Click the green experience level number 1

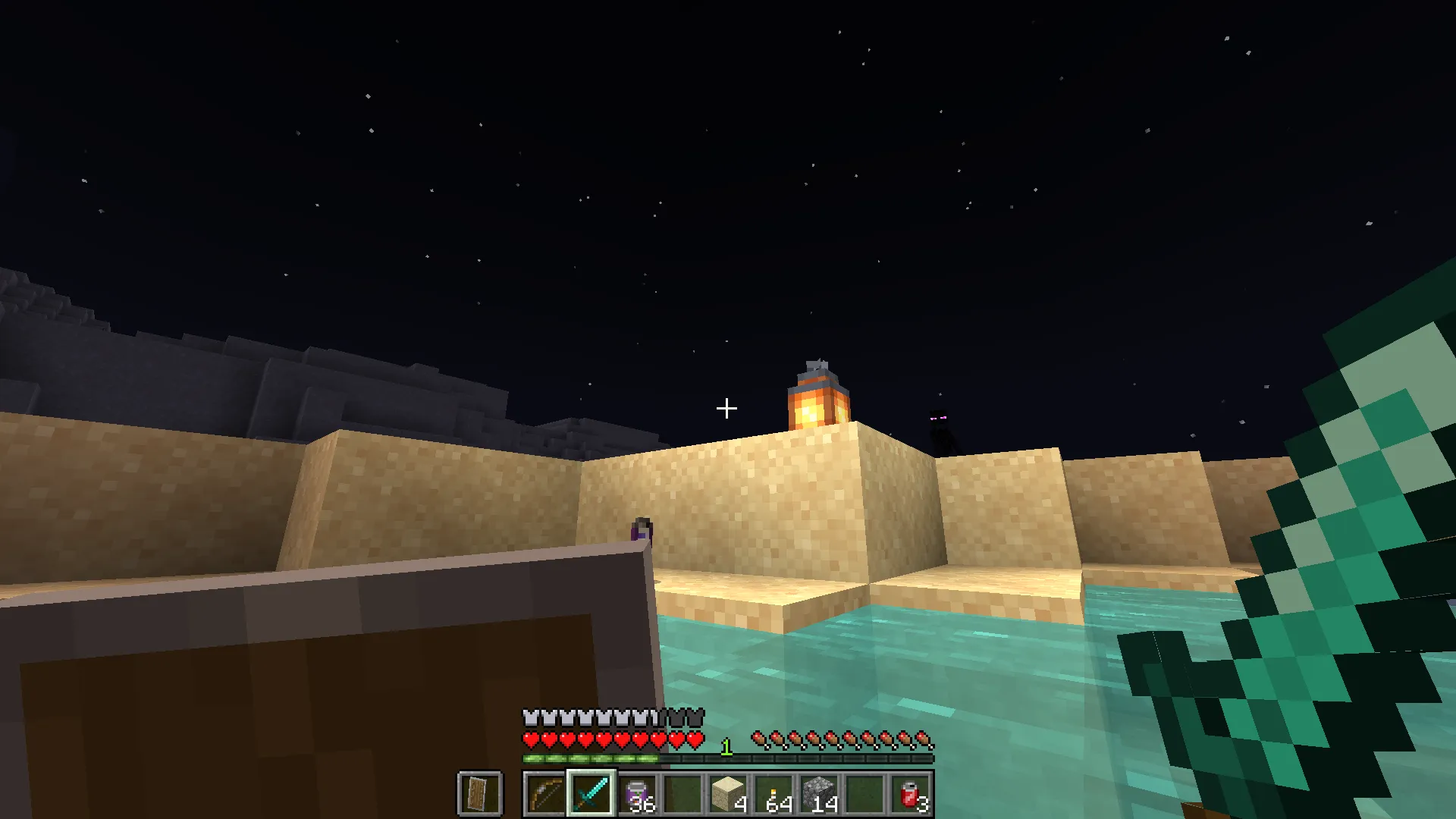(x=726, y=745)
